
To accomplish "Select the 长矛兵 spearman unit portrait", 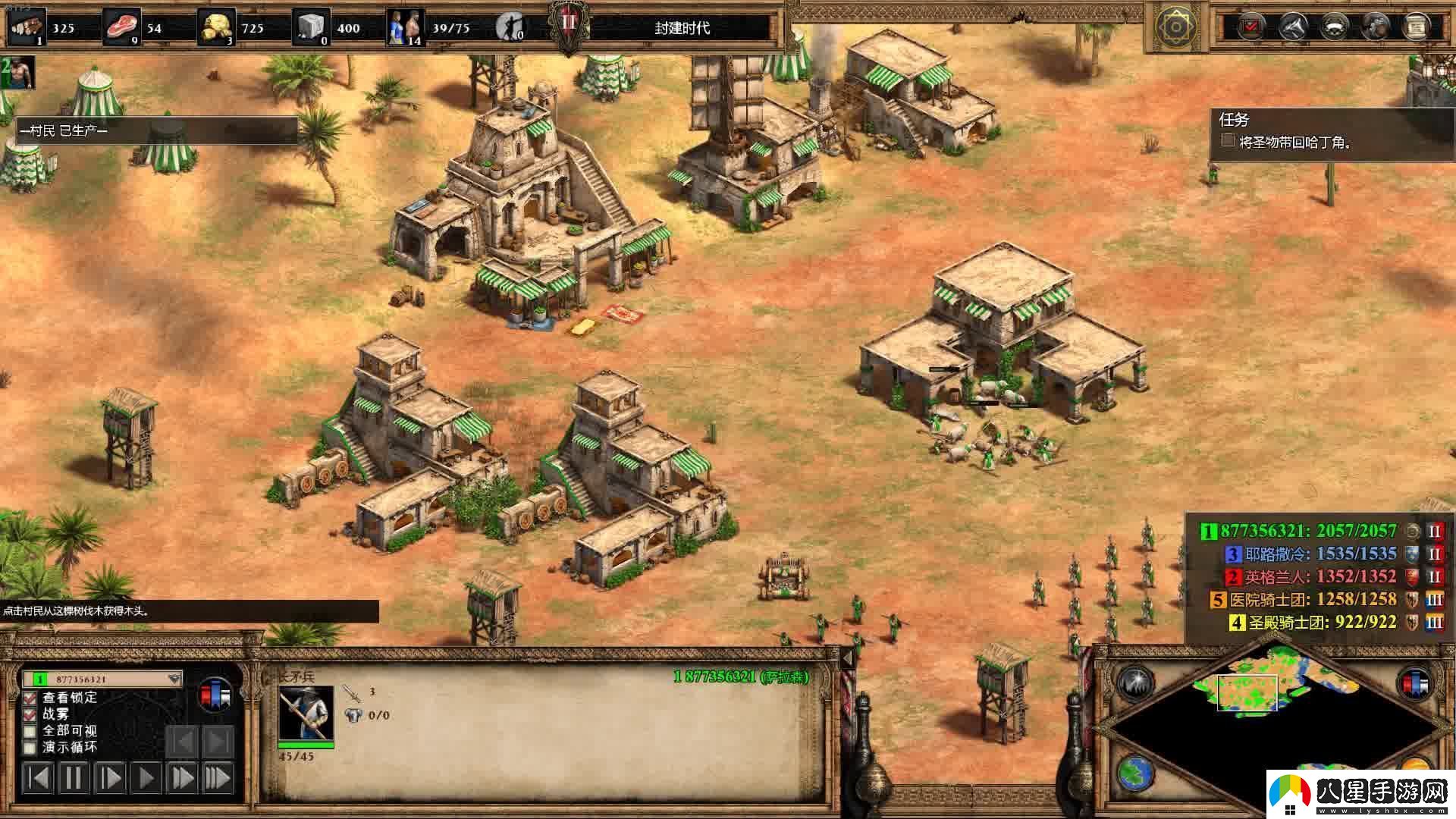I will 306,713.
